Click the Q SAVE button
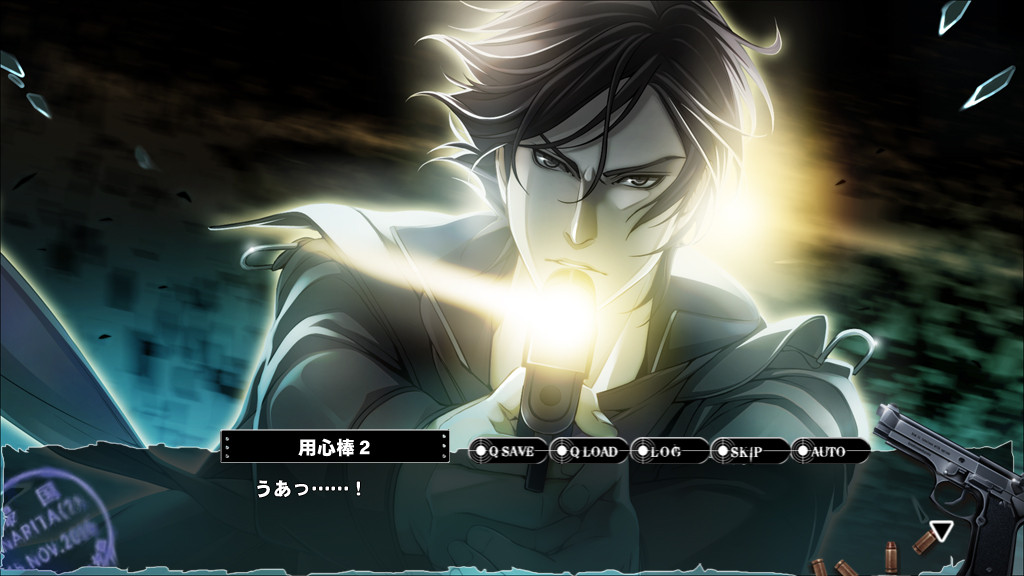Image resolution: width=1024 pixels, height=576 pixels. [x=508, y=452]
